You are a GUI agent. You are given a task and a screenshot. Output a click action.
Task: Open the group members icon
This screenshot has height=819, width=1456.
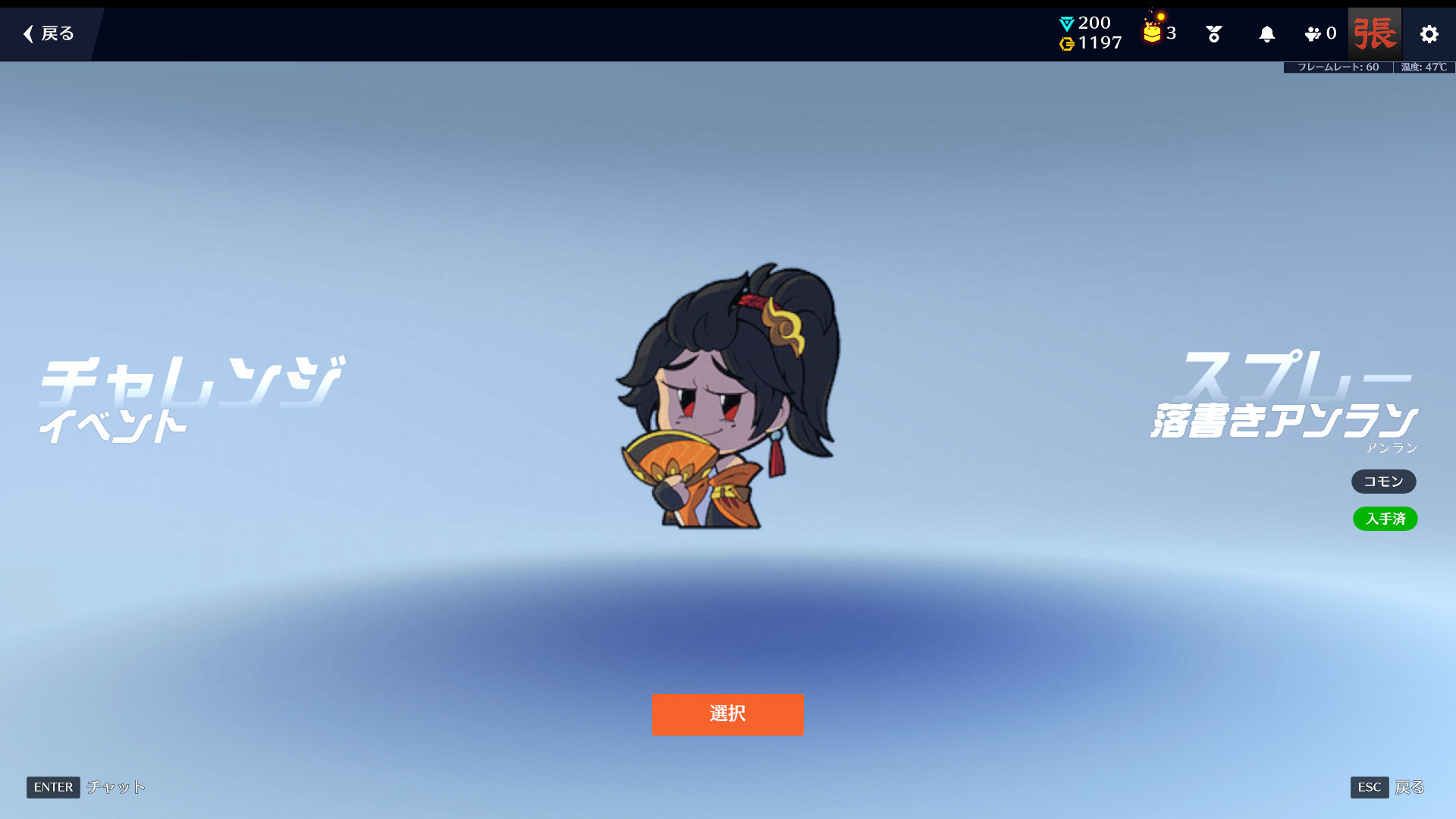[1319, 34]
